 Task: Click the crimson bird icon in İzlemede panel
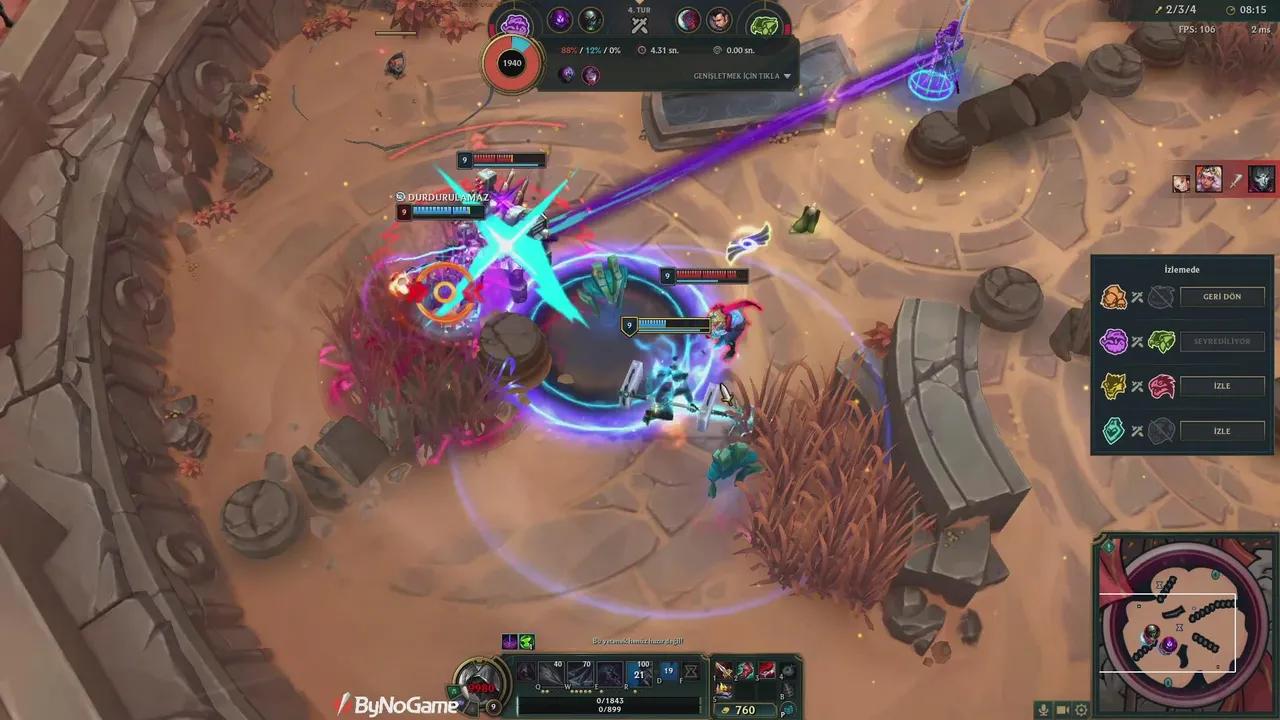pos(1160,386)
